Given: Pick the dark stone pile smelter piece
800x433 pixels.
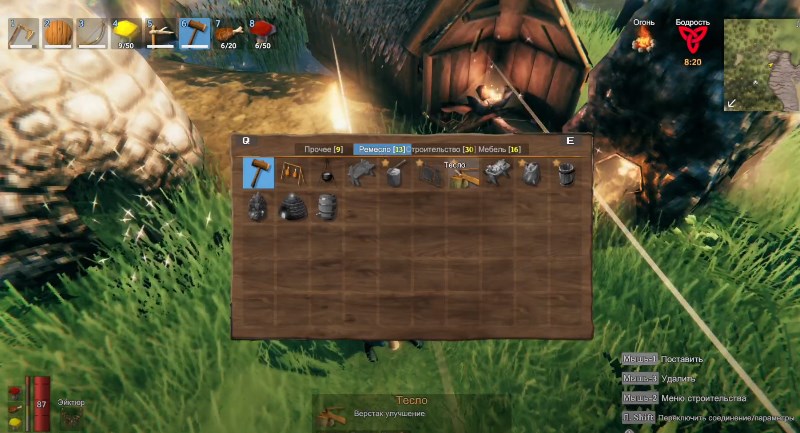Looking at the screenshot, I should (x=259, y=207).
